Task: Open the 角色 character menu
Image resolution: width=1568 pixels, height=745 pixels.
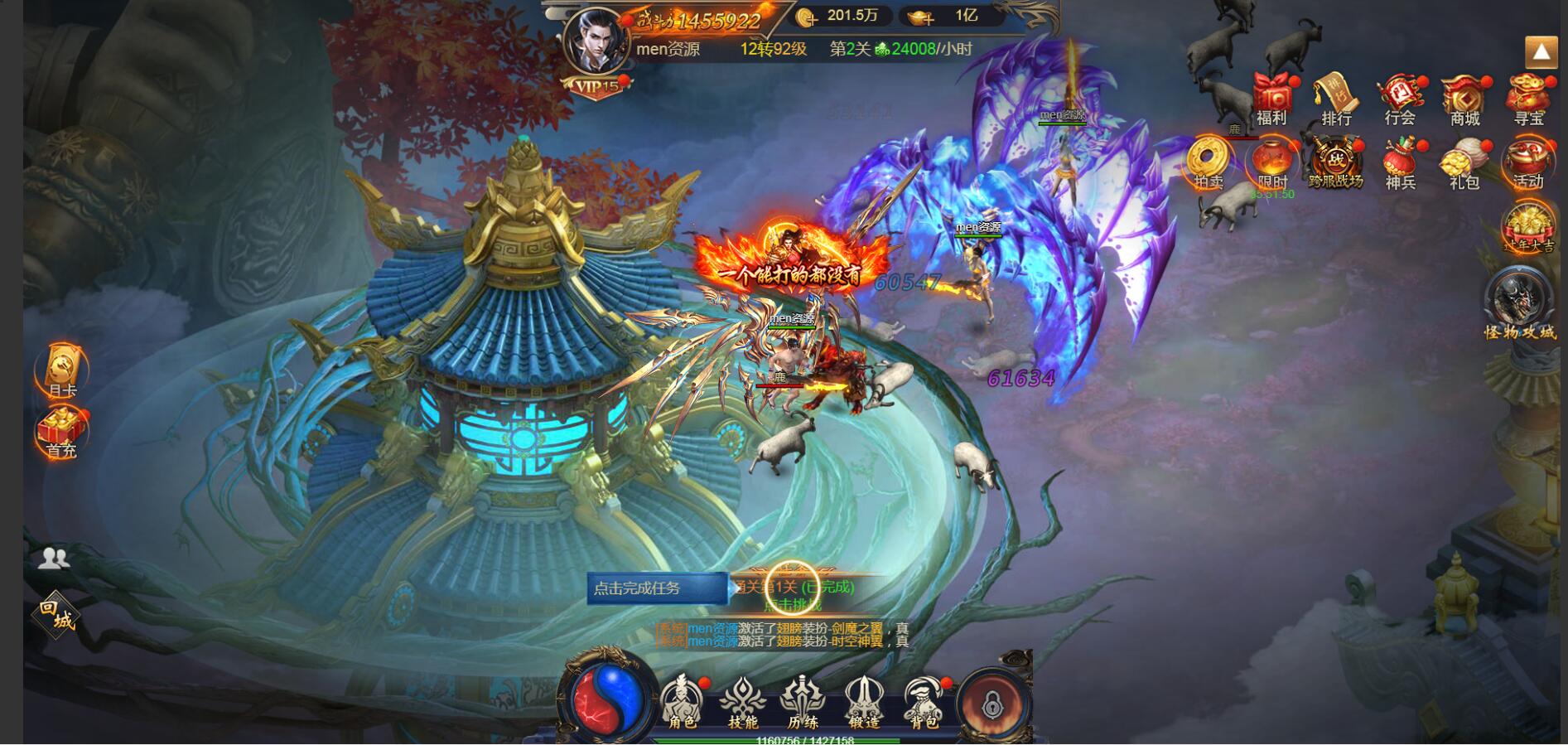Action: pos(682,702)
